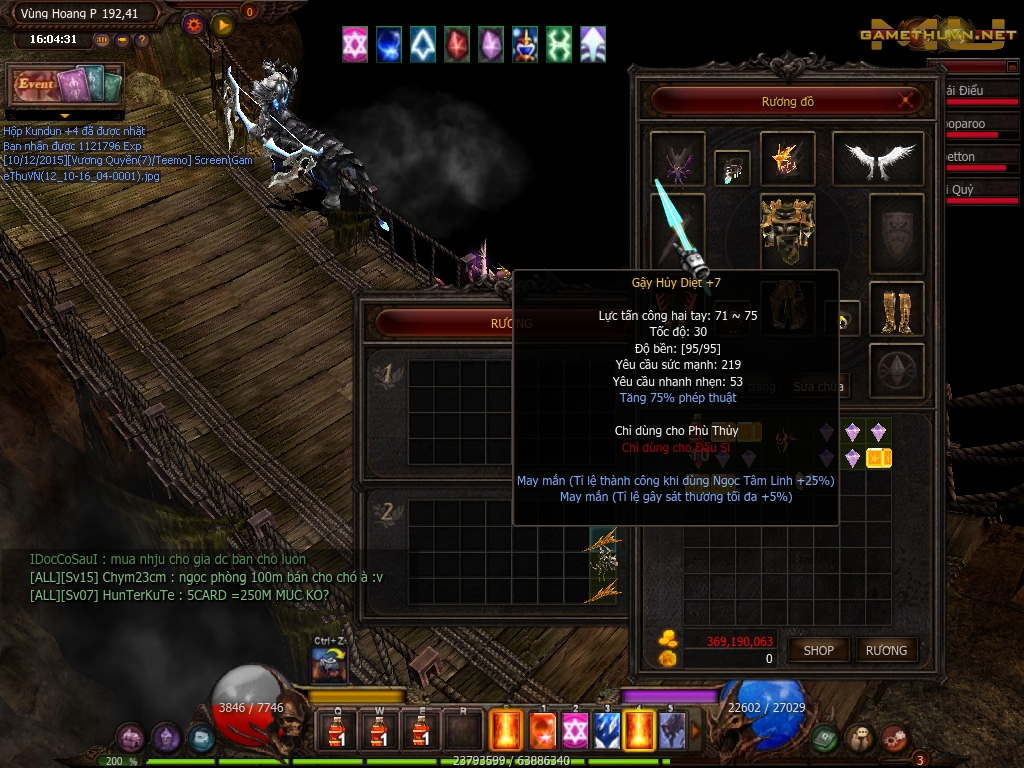The image size is (1024, 768).
Task: Select the purple imp pet slot
Action: click(677, 159)
